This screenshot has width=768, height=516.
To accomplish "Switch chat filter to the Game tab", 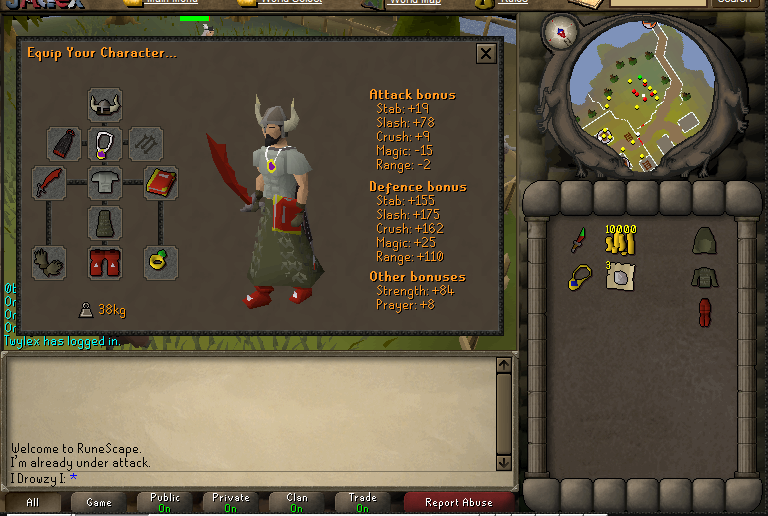I will click(x=98, y=502).
